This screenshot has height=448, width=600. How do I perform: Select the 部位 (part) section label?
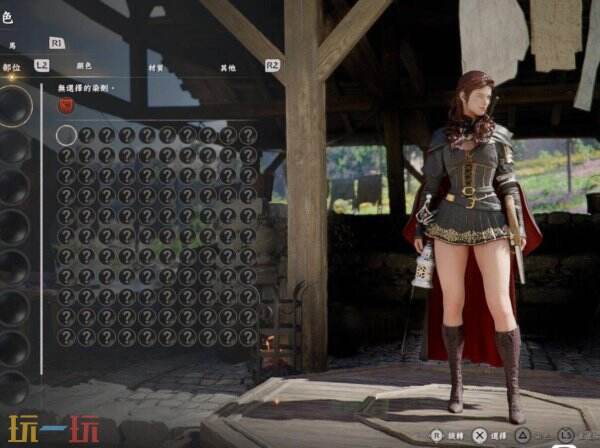(11, 67)
